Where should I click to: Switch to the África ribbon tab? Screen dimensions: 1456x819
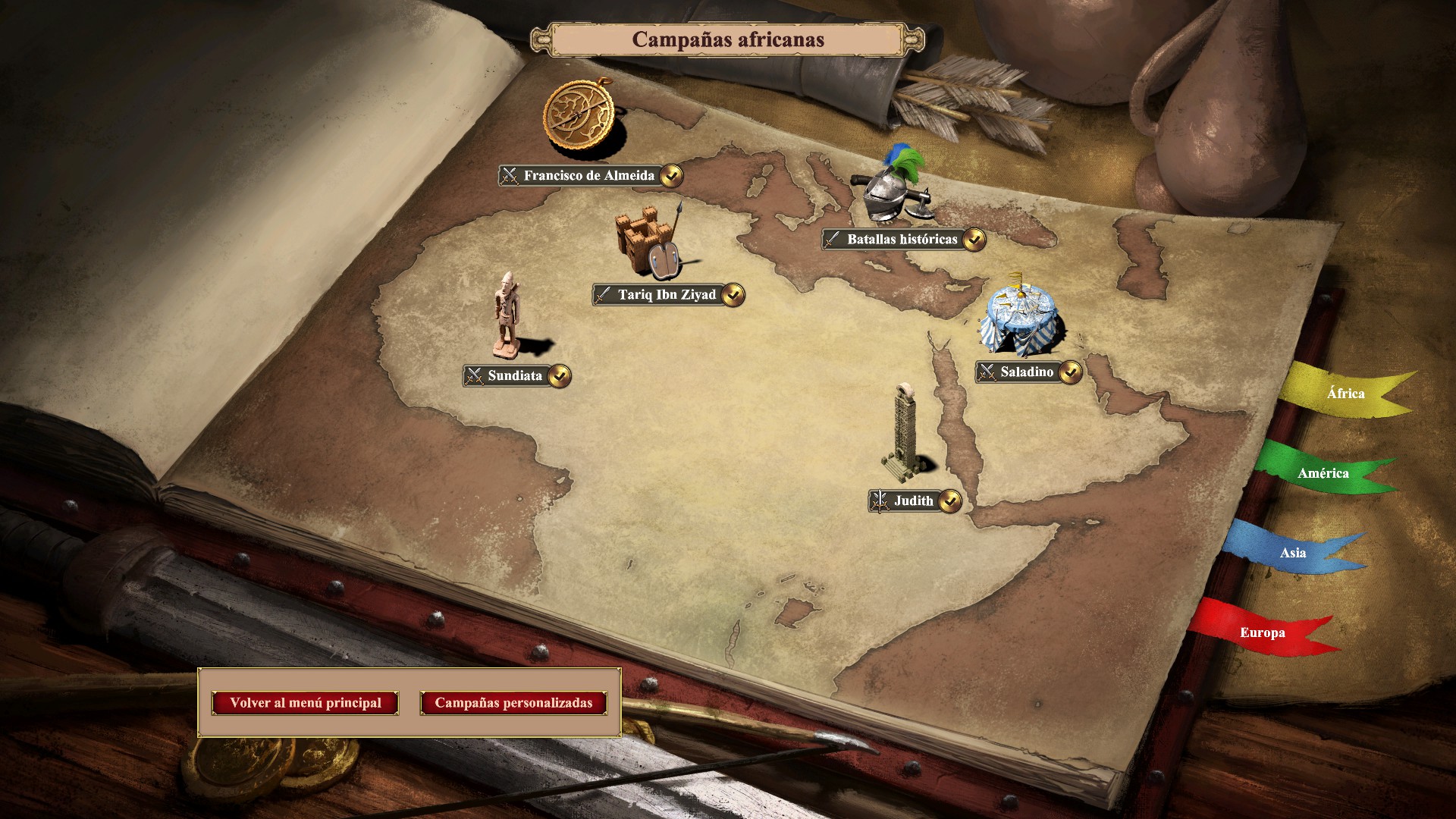(1345, 394)
